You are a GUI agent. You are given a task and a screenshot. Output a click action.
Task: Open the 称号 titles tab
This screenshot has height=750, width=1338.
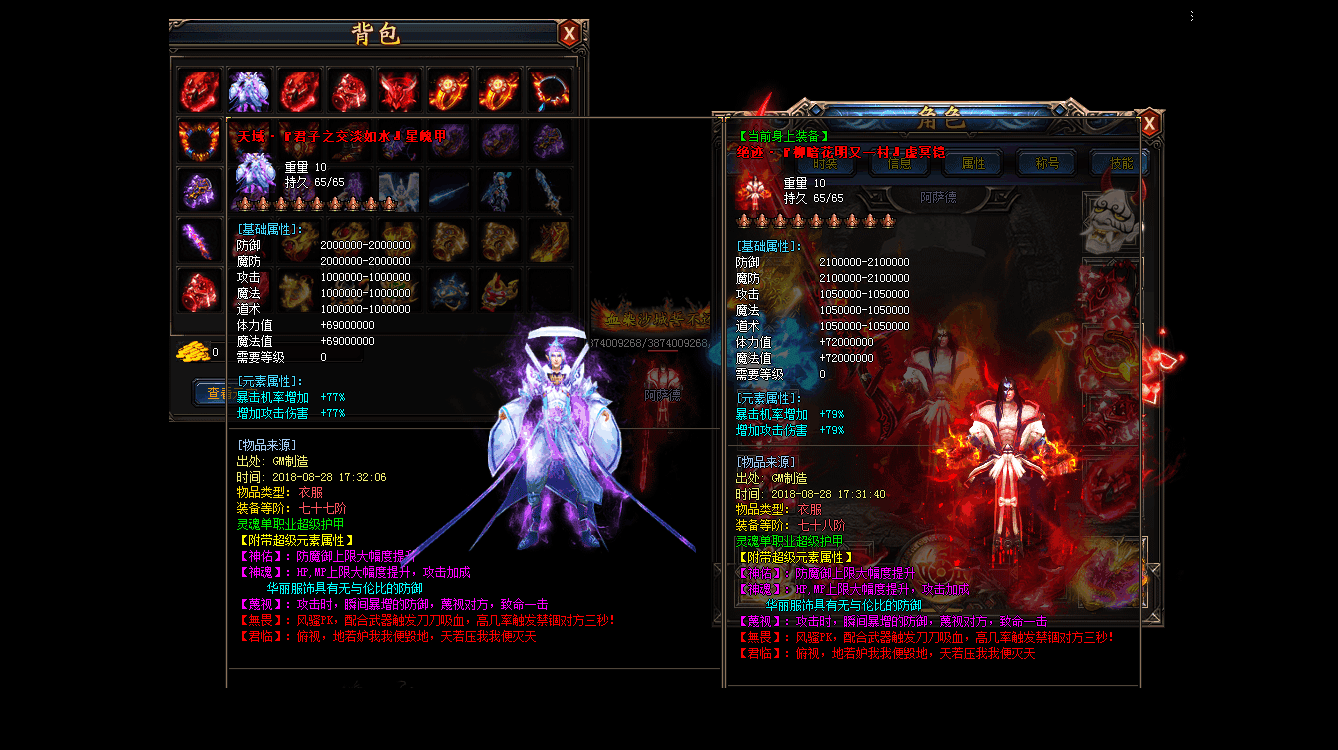pos(1047,163)
